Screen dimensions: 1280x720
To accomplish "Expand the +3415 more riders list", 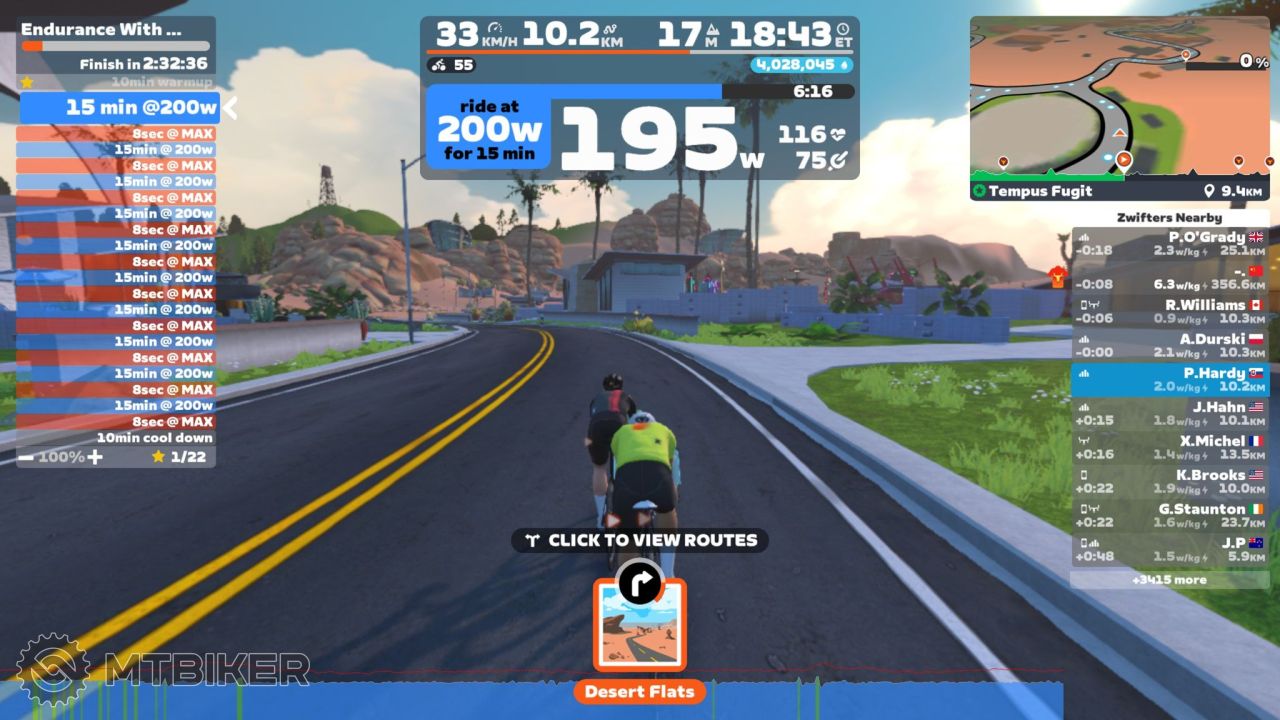I will click(x=1169, y=580).
